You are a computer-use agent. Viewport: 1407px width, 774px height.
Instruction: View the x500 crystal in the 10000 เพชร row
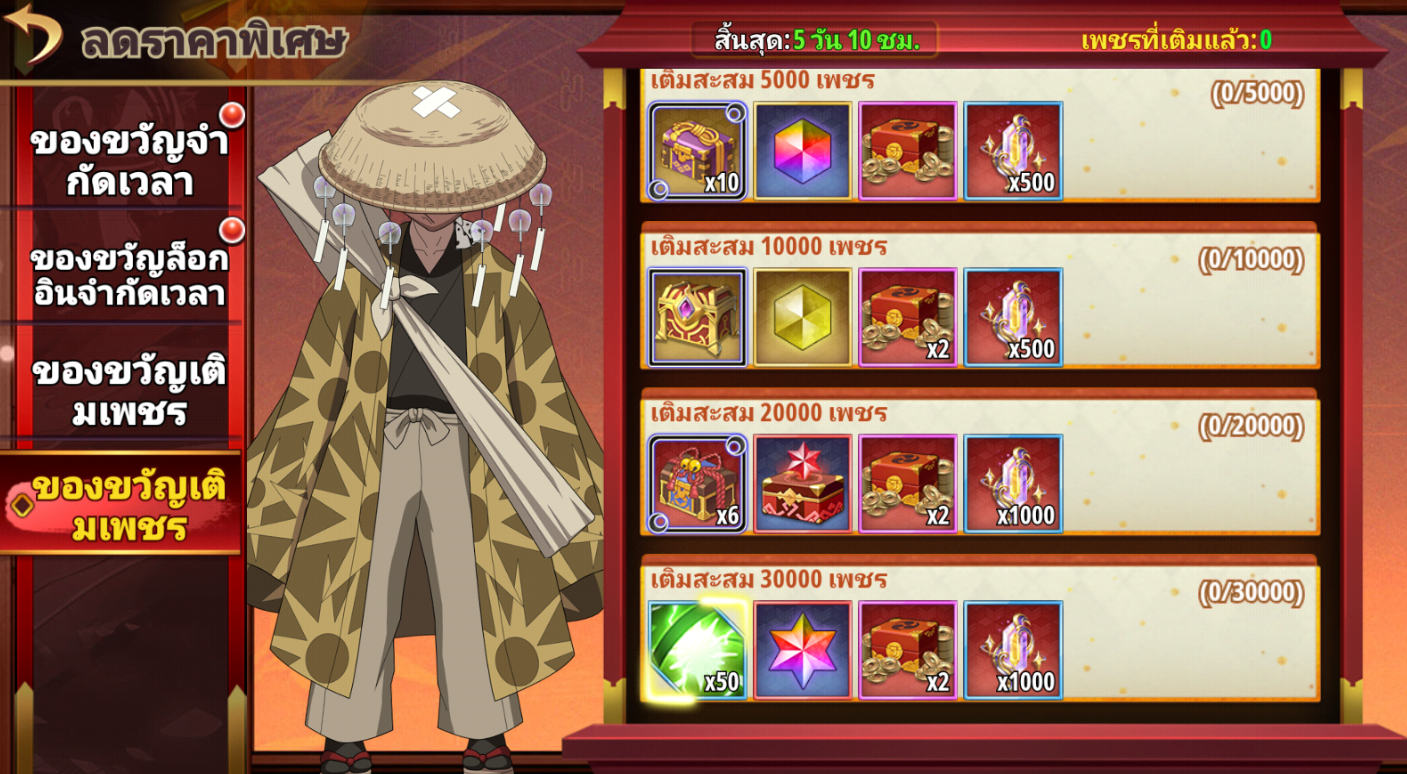(x=1013, y=317)
